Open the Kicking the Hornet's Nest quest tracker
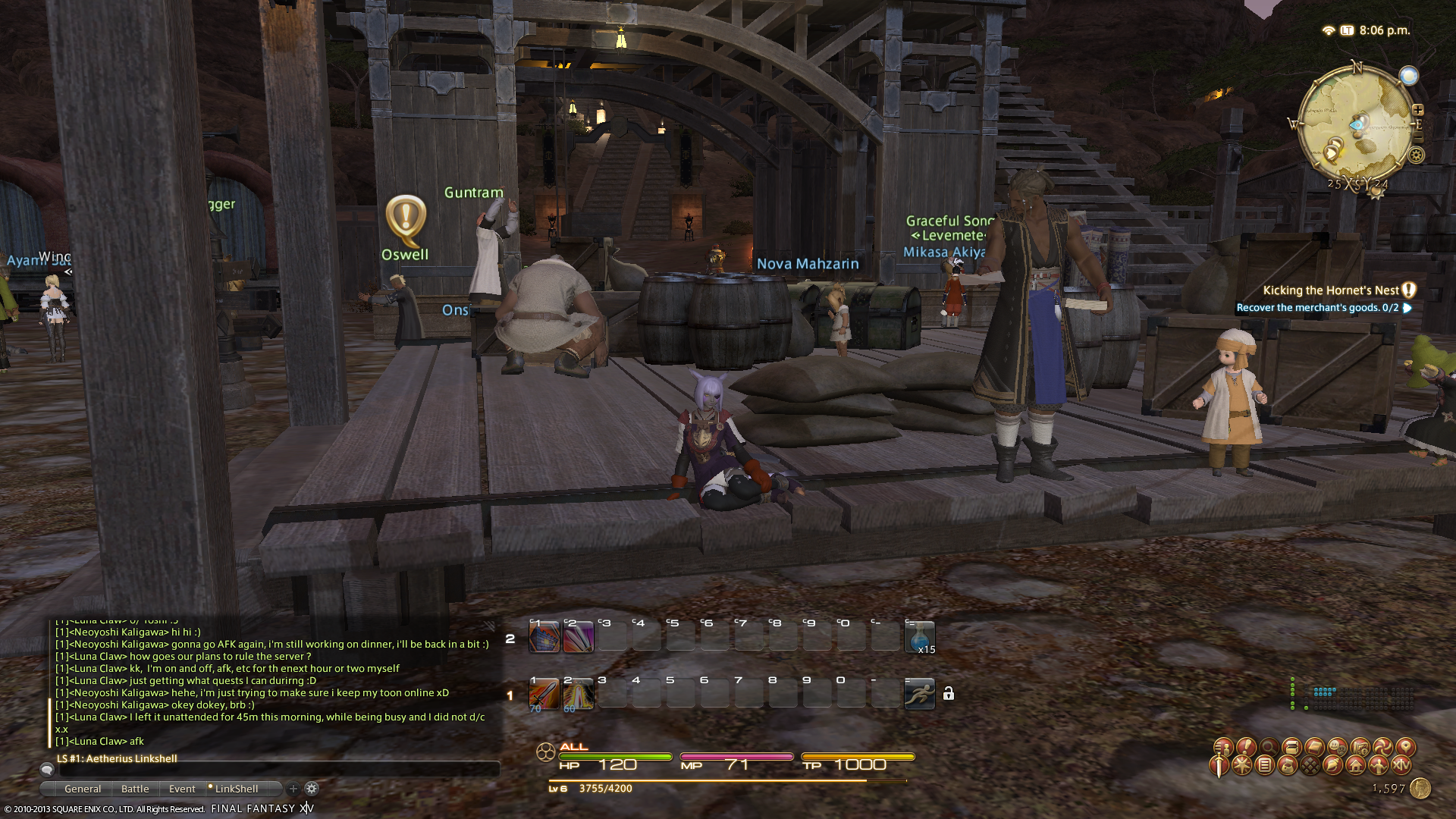 click(x=1331, y=290)
